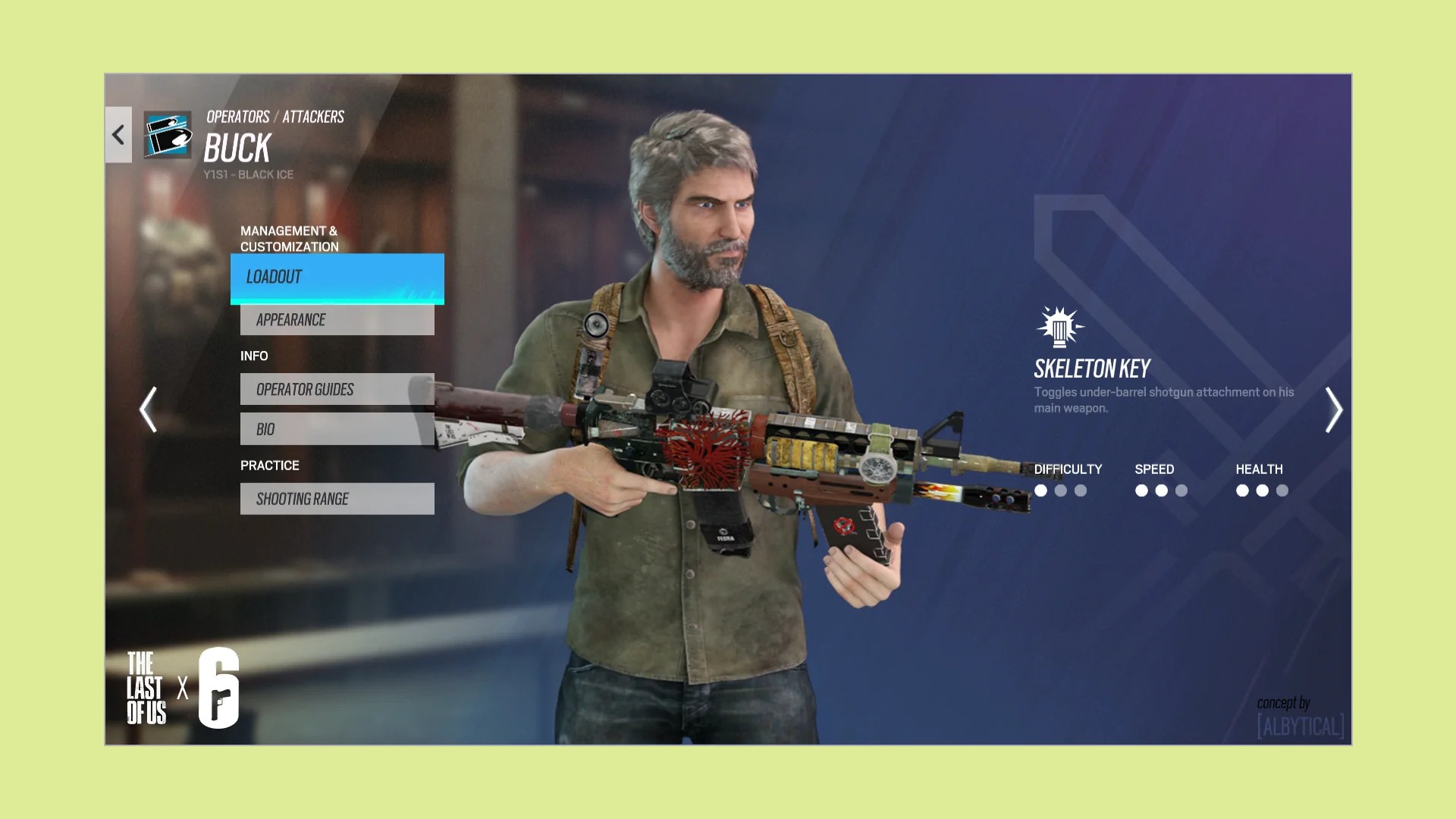Open the Loadout menu entry
Image resolution: width=1456 pixels, height=819 pixels.
(337, 278)
